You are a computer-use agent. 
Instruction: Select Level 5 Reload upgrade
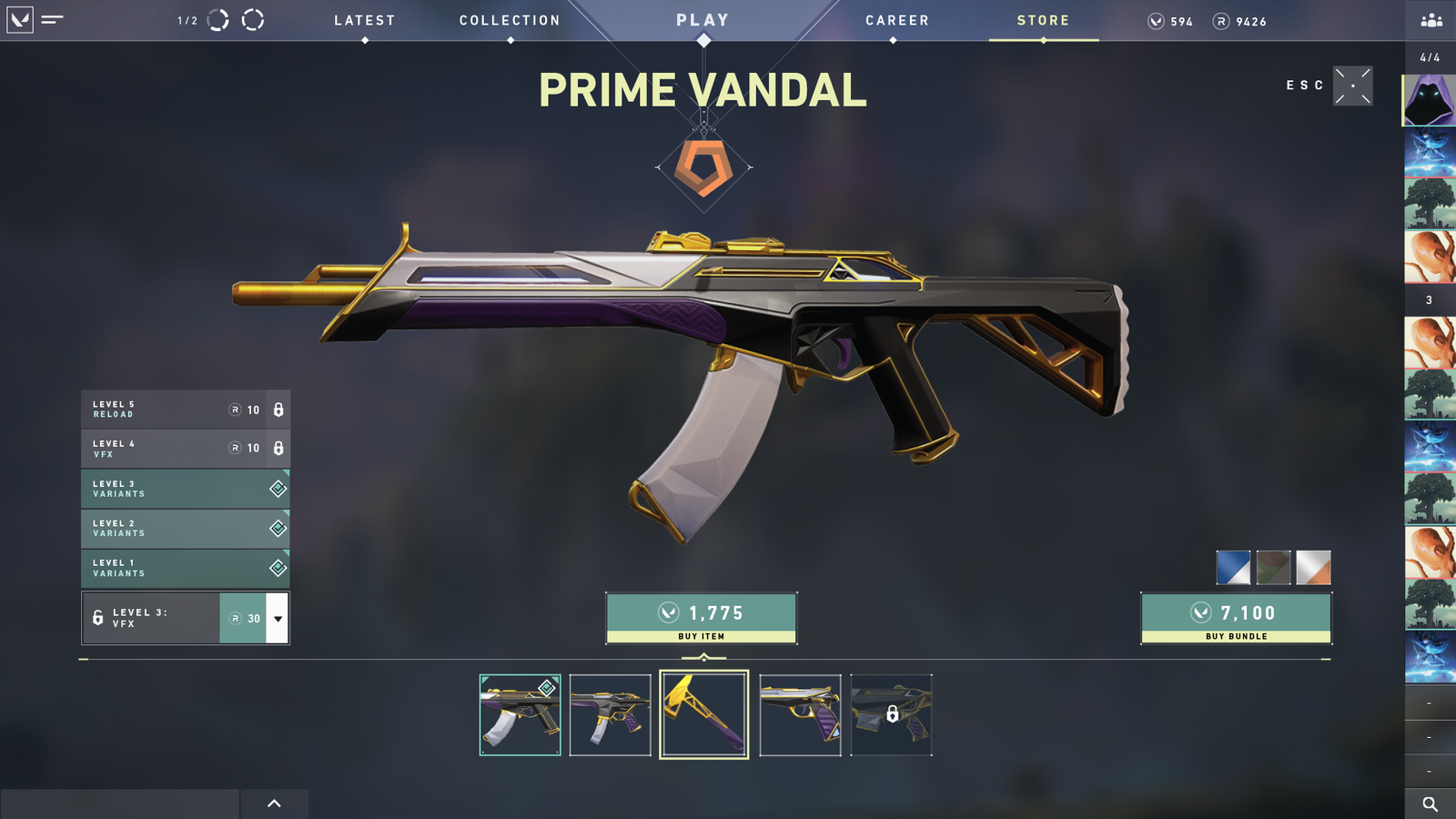(186, 409)
